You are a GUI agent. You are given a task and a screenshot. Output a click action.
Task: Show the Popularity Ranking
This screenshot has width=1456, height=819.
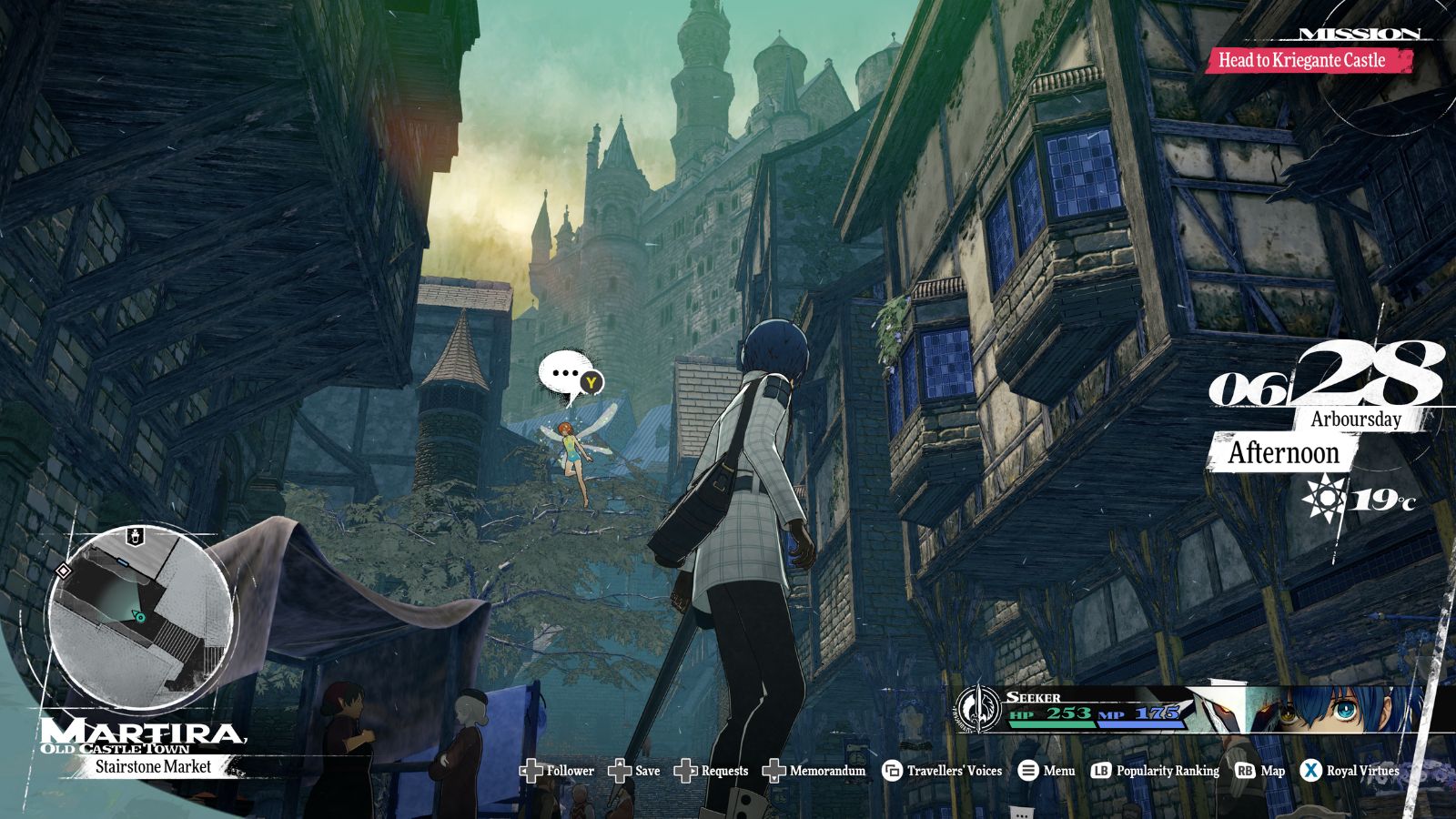point(1156,771)
